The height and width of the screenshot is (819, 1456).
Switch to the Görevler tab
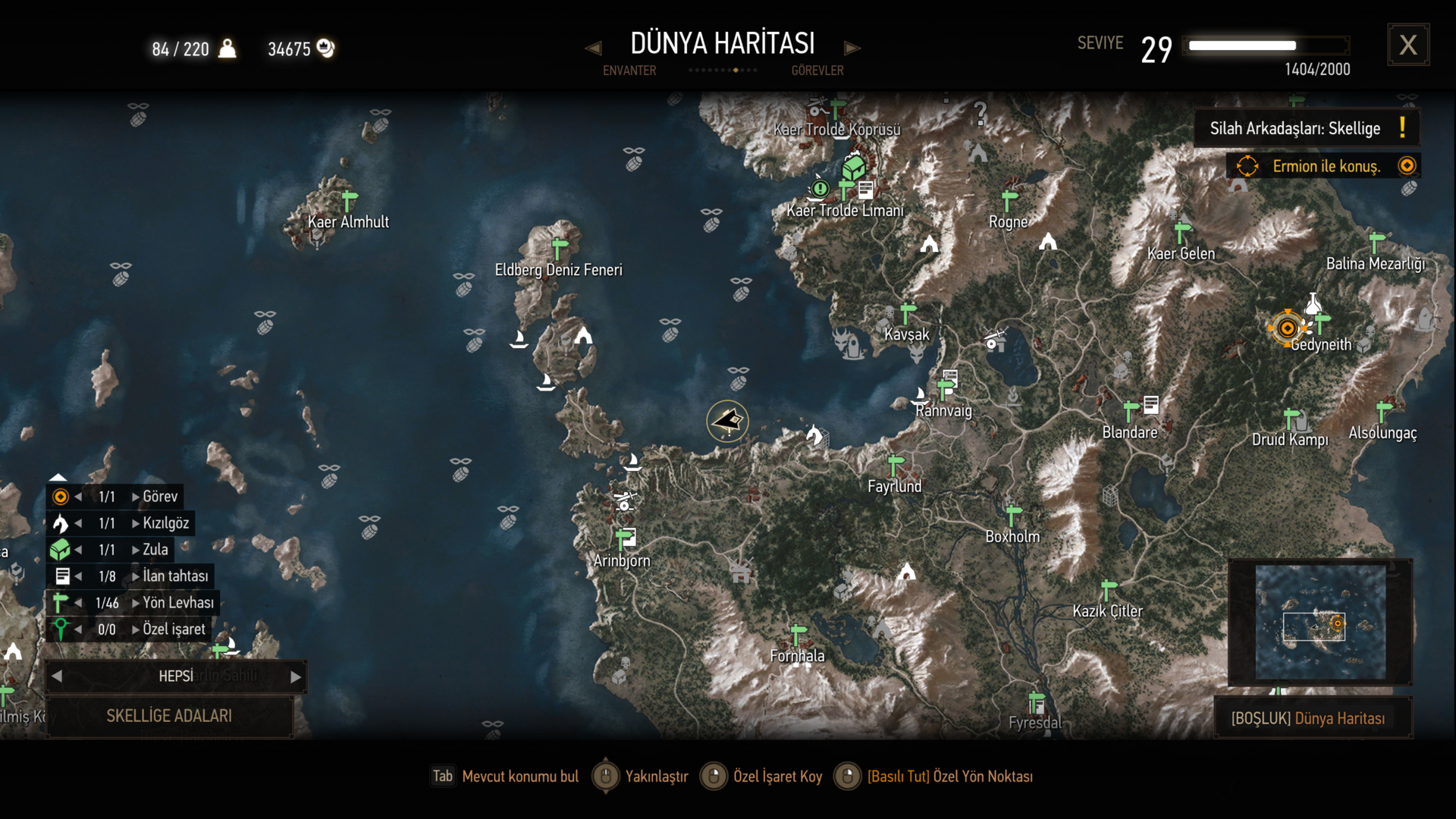[x=817, y=71]
